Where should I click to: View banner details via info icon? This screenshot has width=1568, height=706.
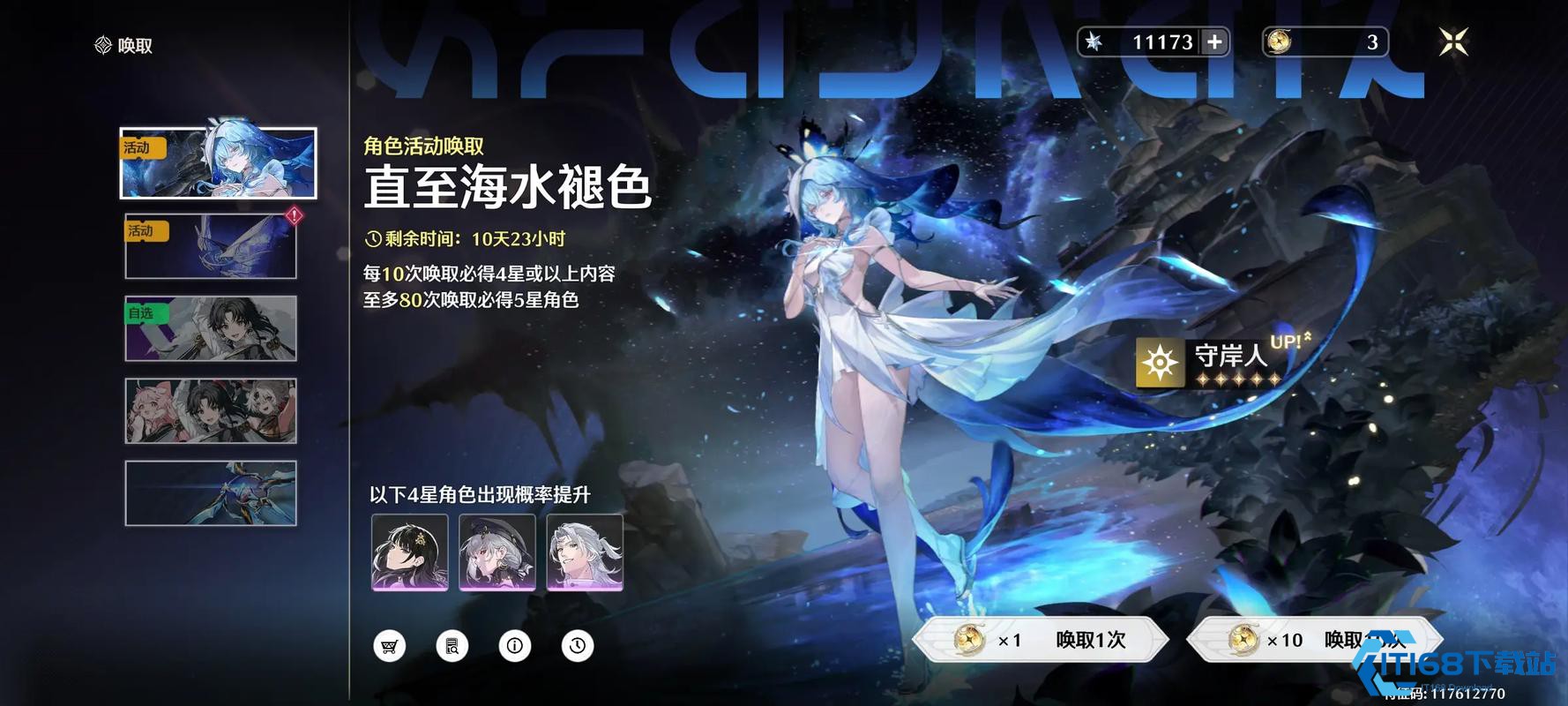[x=515, y=645]
